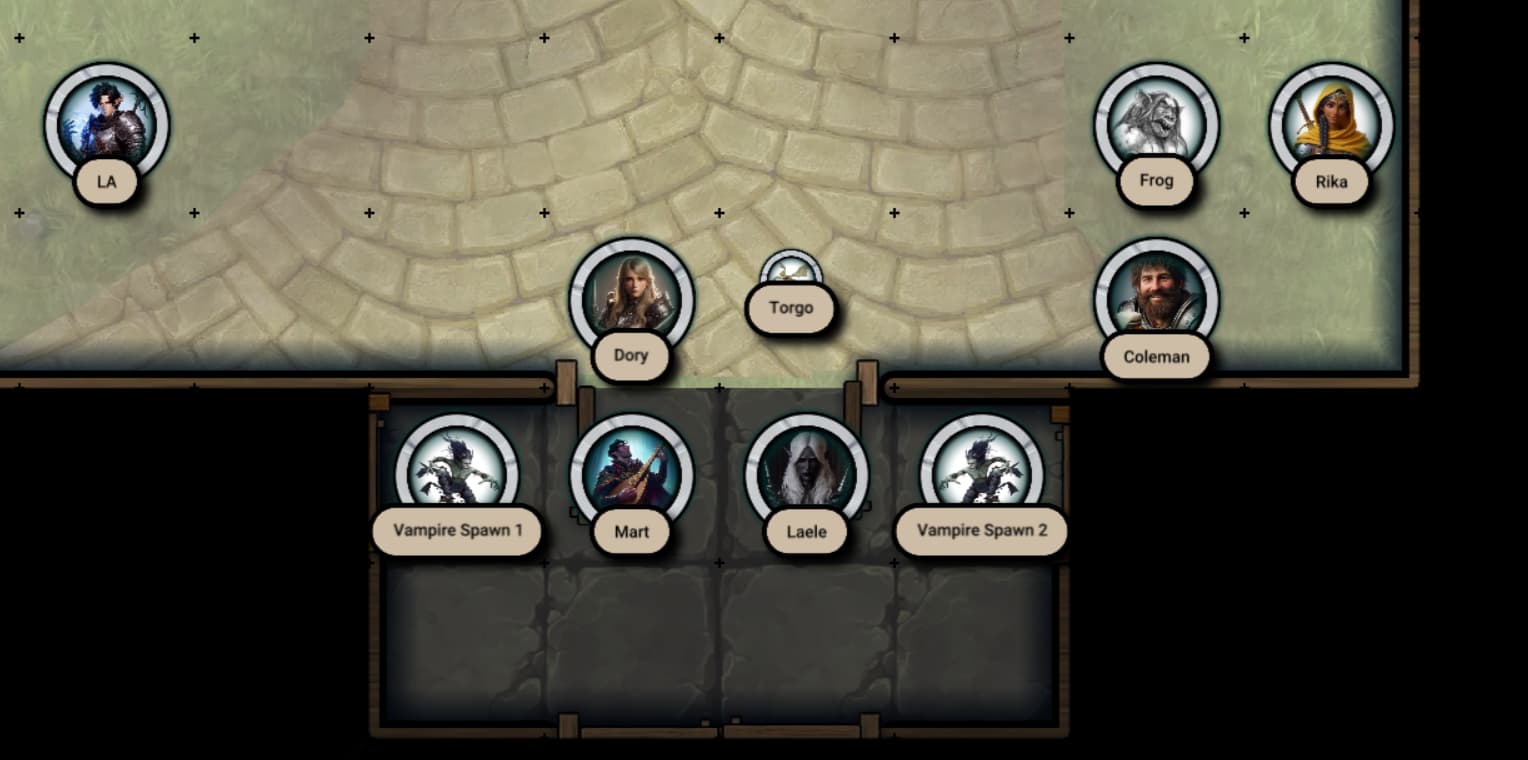Viewport: 1528px width, 760px height.
Task: Select the Frog token
Action: pyautogui.click(x=1156, y=124)
